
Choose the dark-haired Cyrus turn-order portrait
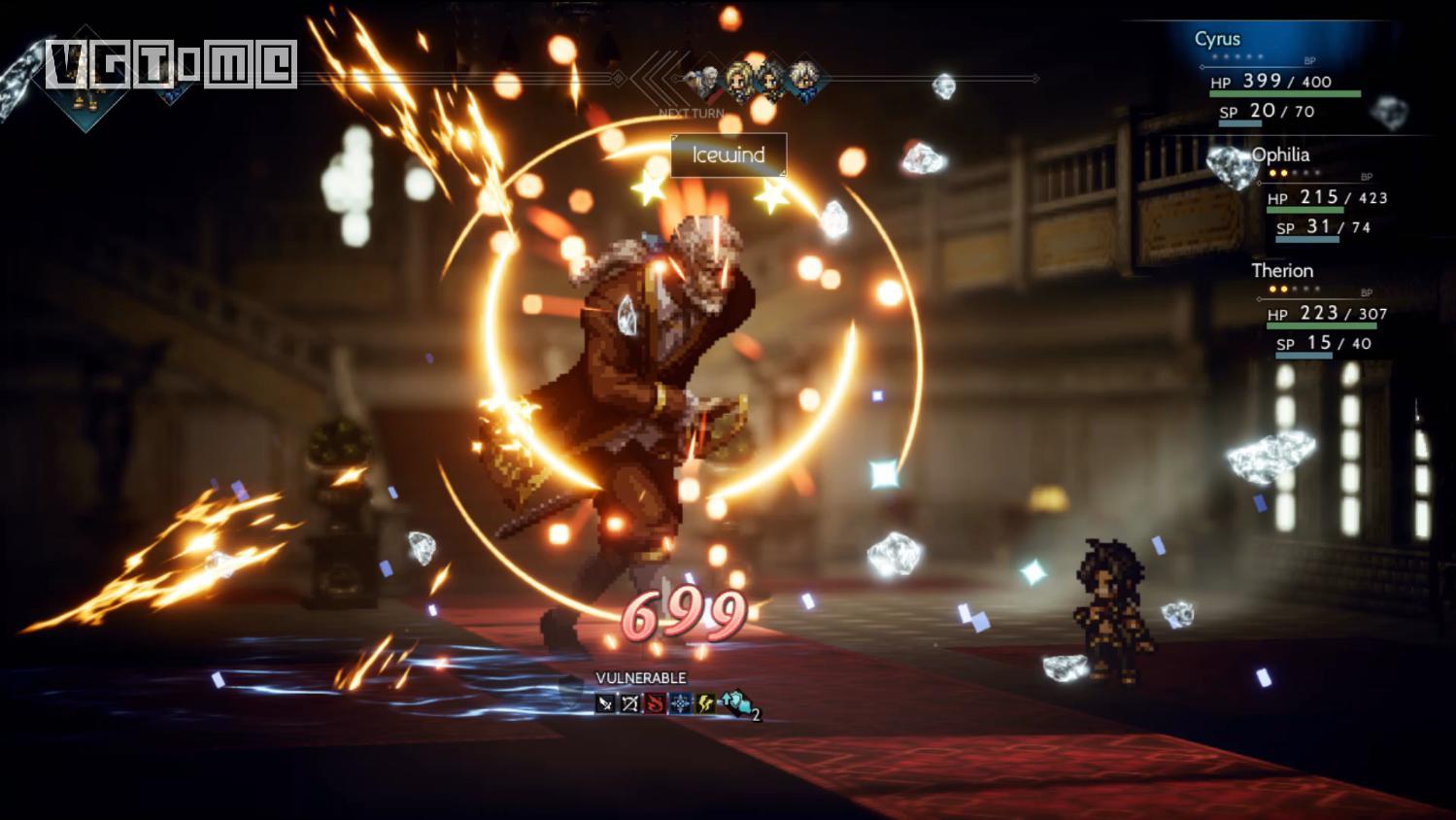point(771,80)
